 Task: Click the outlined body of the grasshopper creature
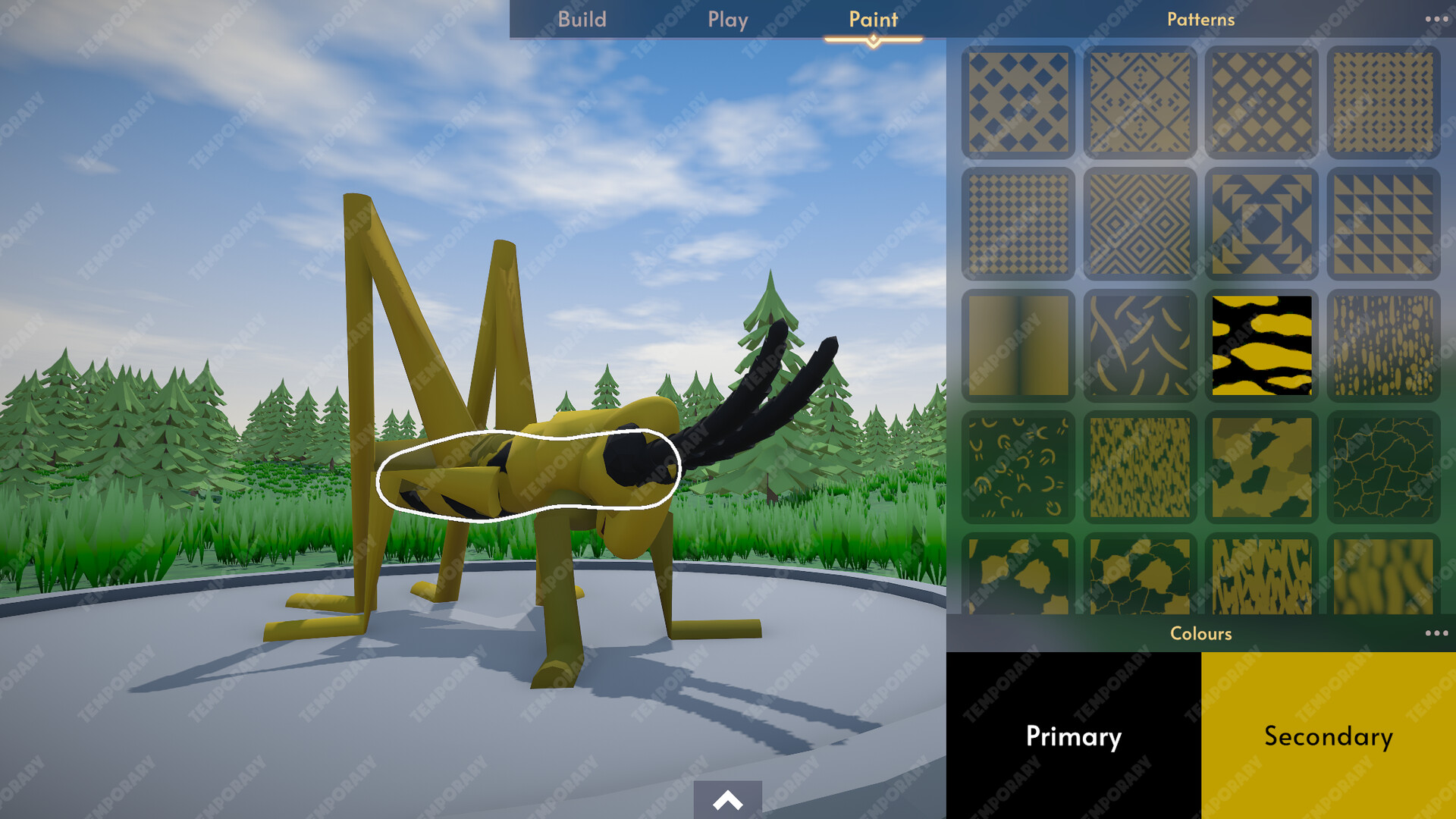click(531, 470)
